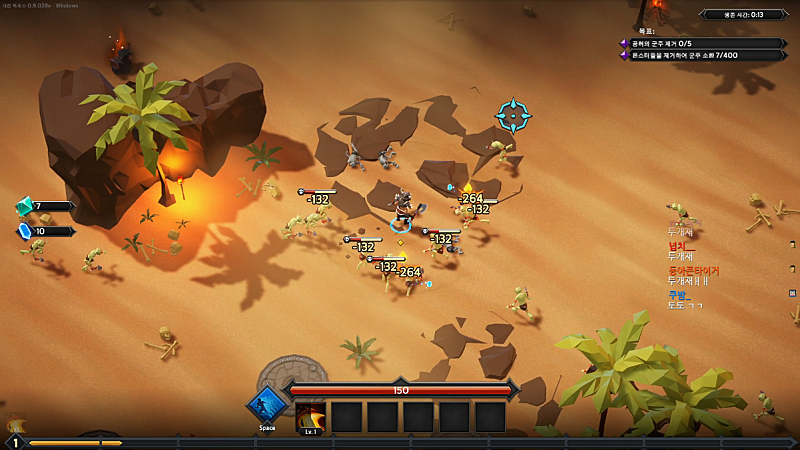Select the Lv. 1 skill slot
Viewport: 800px width, 450px height.
[x=311, y=418]
